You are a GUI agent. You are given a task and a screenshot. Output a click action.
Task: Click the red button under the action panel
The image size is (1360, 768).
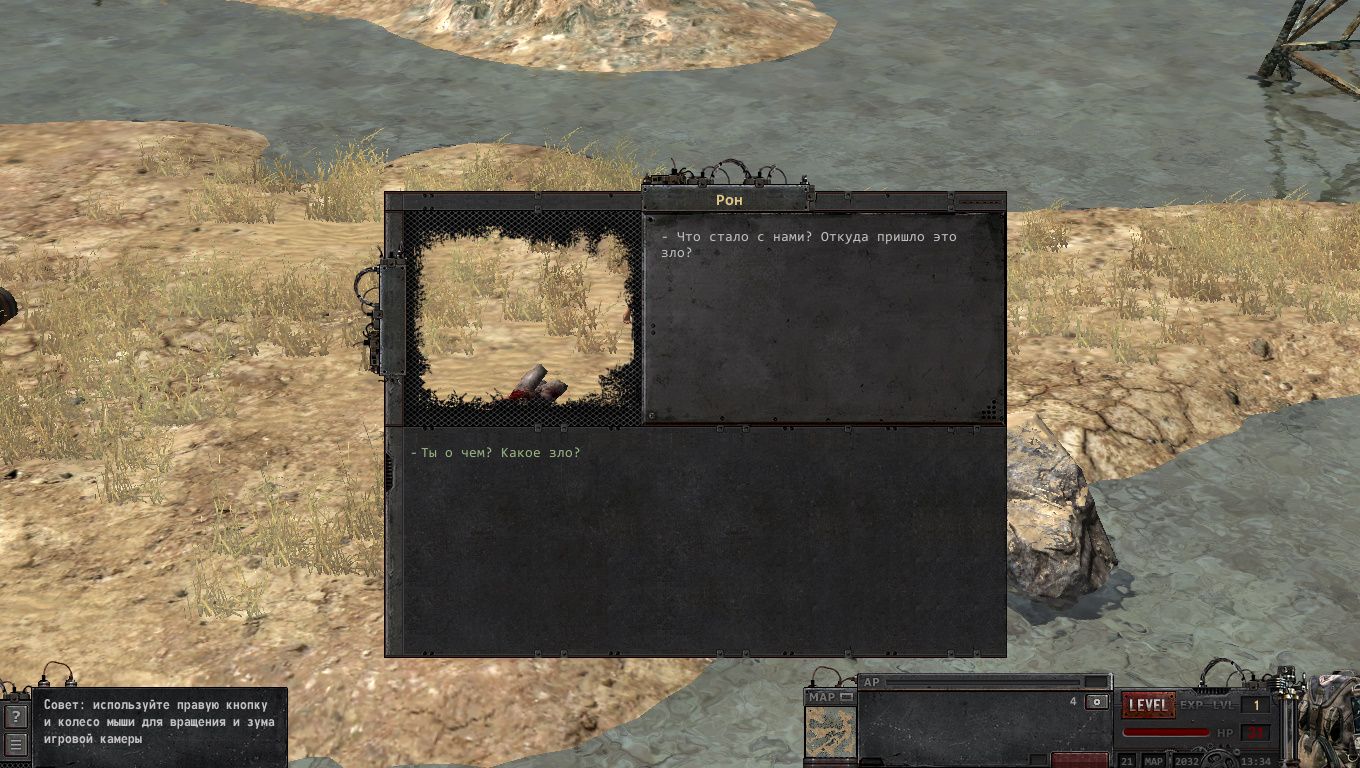pyautogui.click(x=1079, y=761)
